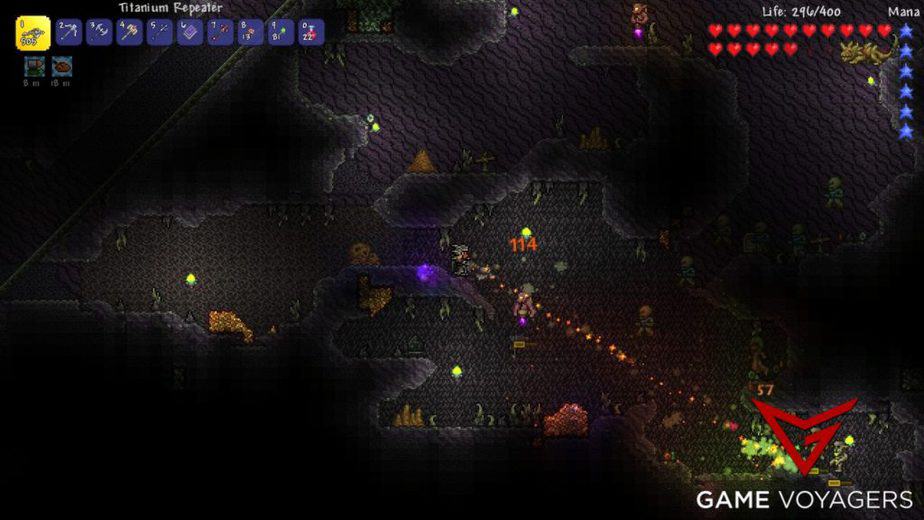Select the thin blade in slot 5
The image size is (924, 520).
(160, 32)
